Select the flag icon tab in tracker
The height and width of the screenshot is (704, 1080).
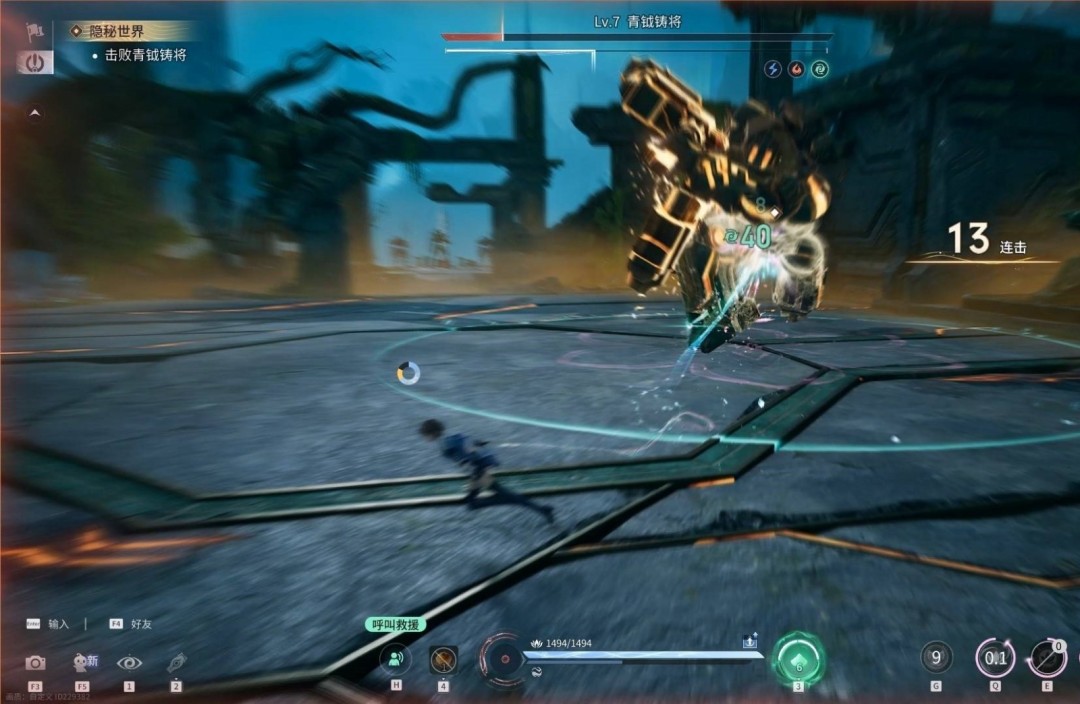(35, 31)
